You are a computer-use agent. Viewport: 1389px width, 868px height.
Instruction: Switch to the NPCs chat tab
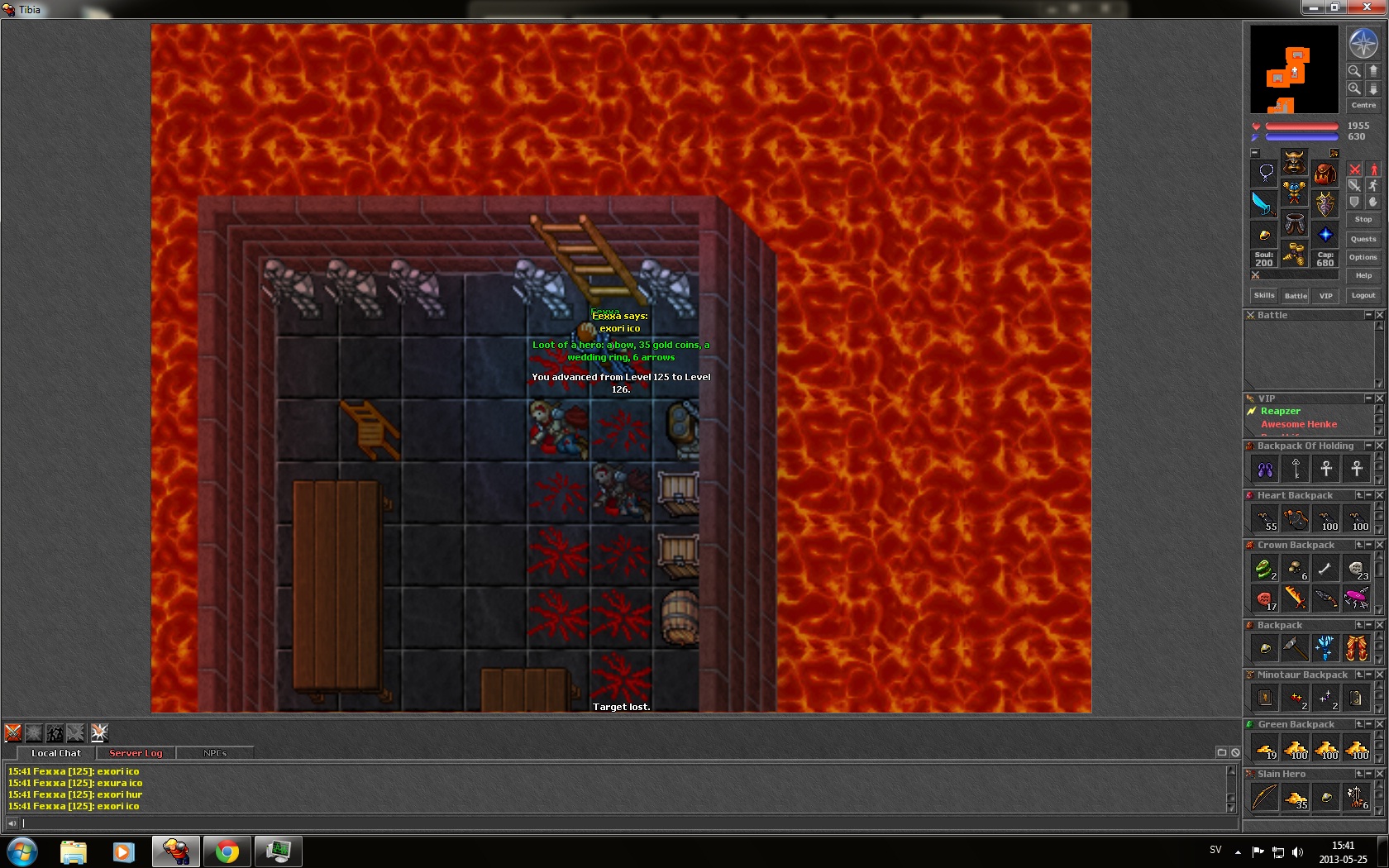[x=215, y=753]
